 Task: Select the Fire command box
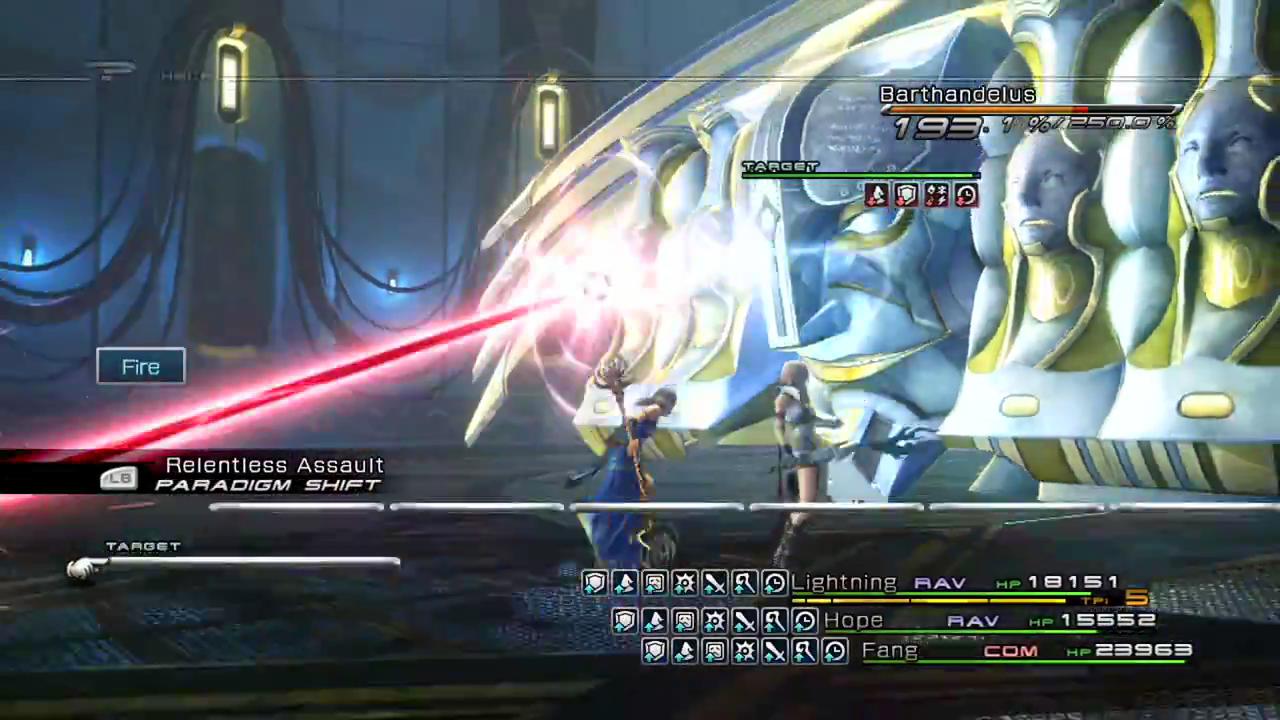[x=141, y=367]
